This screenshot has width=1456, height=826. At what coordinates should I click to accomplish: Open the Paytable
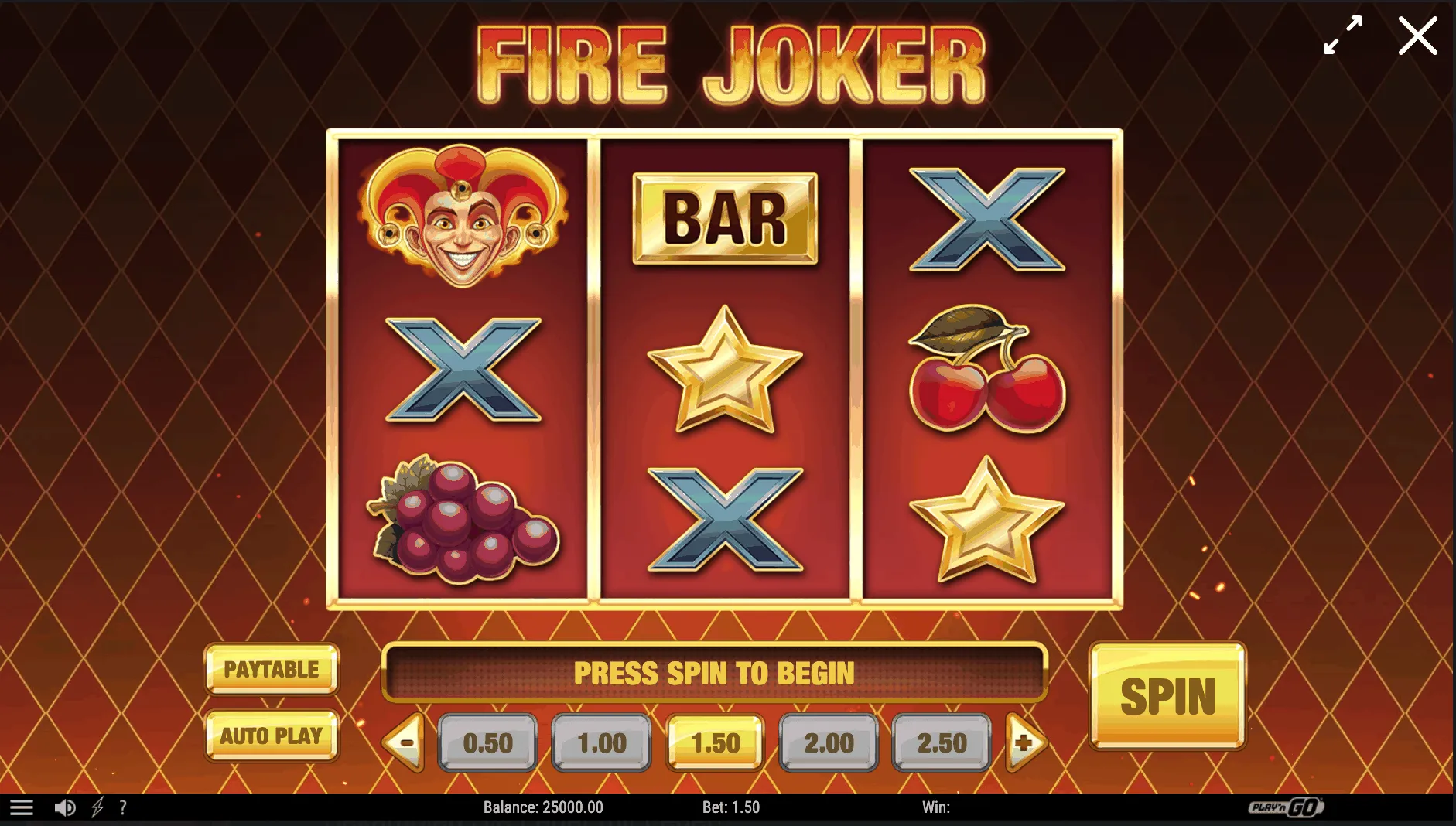(272, 670)
